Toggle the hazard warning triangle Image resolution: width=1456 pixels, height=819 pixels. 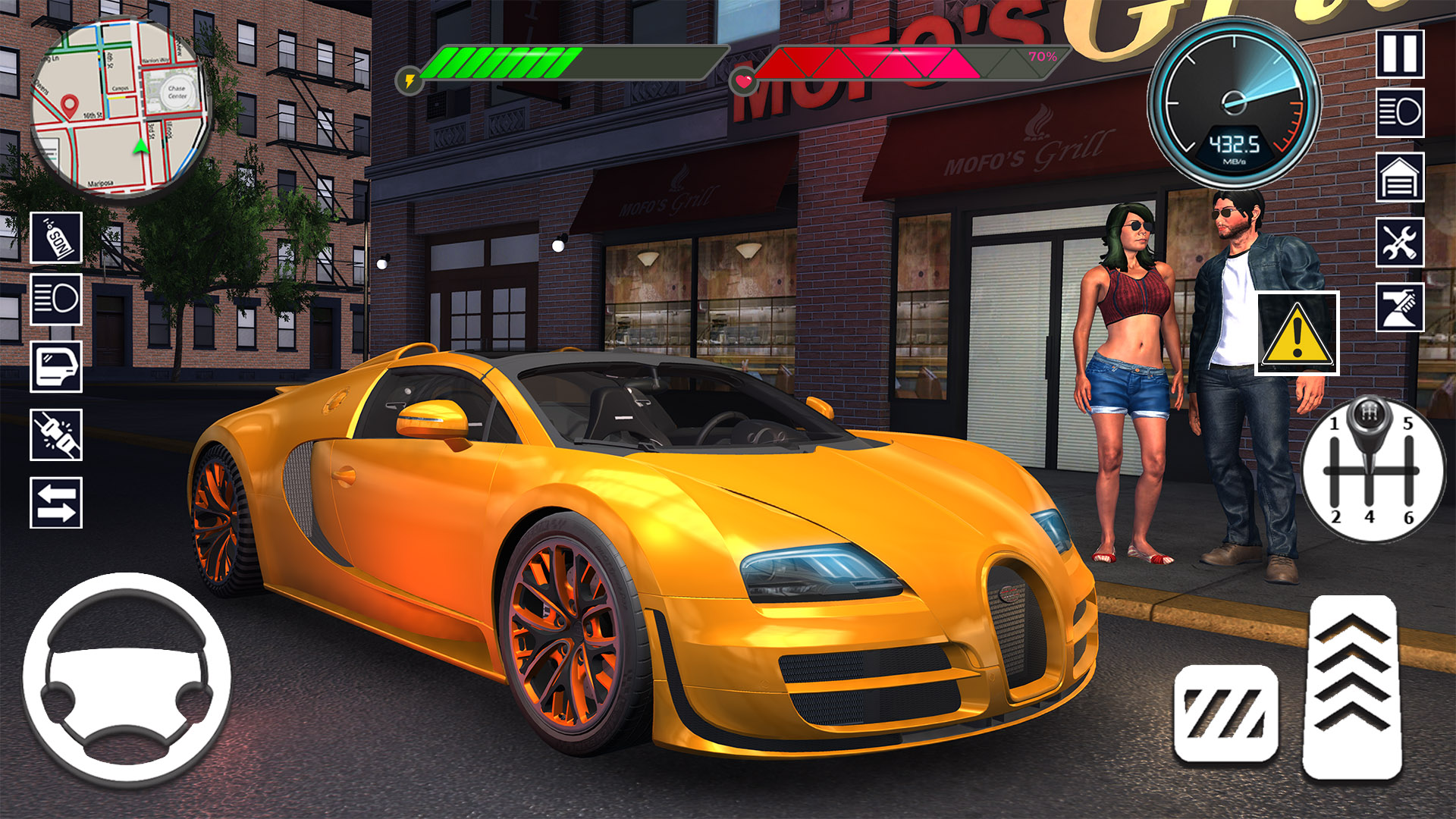(1297, 334)
